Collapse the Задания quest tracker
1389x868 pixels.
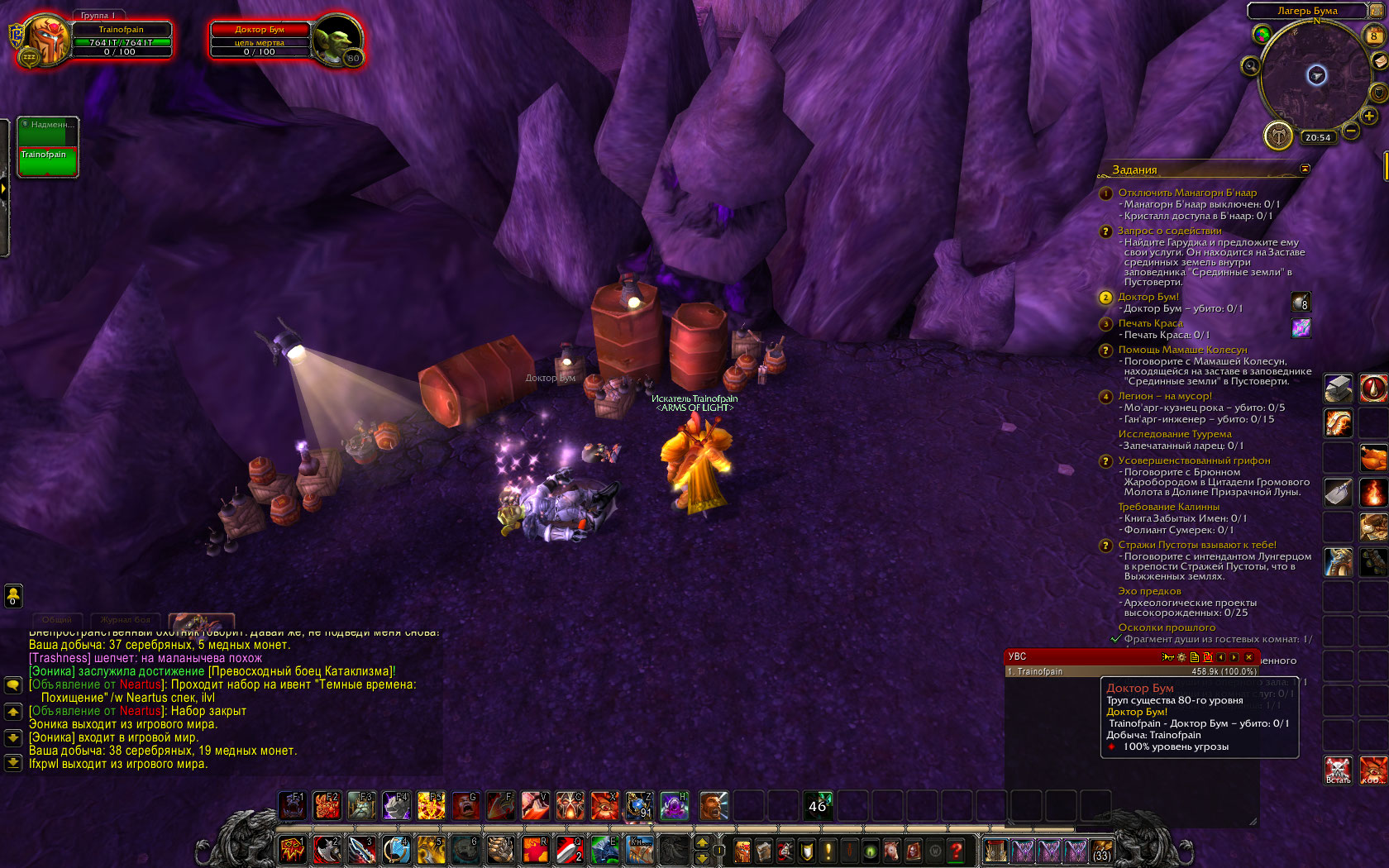click(x=1305, y=169)
